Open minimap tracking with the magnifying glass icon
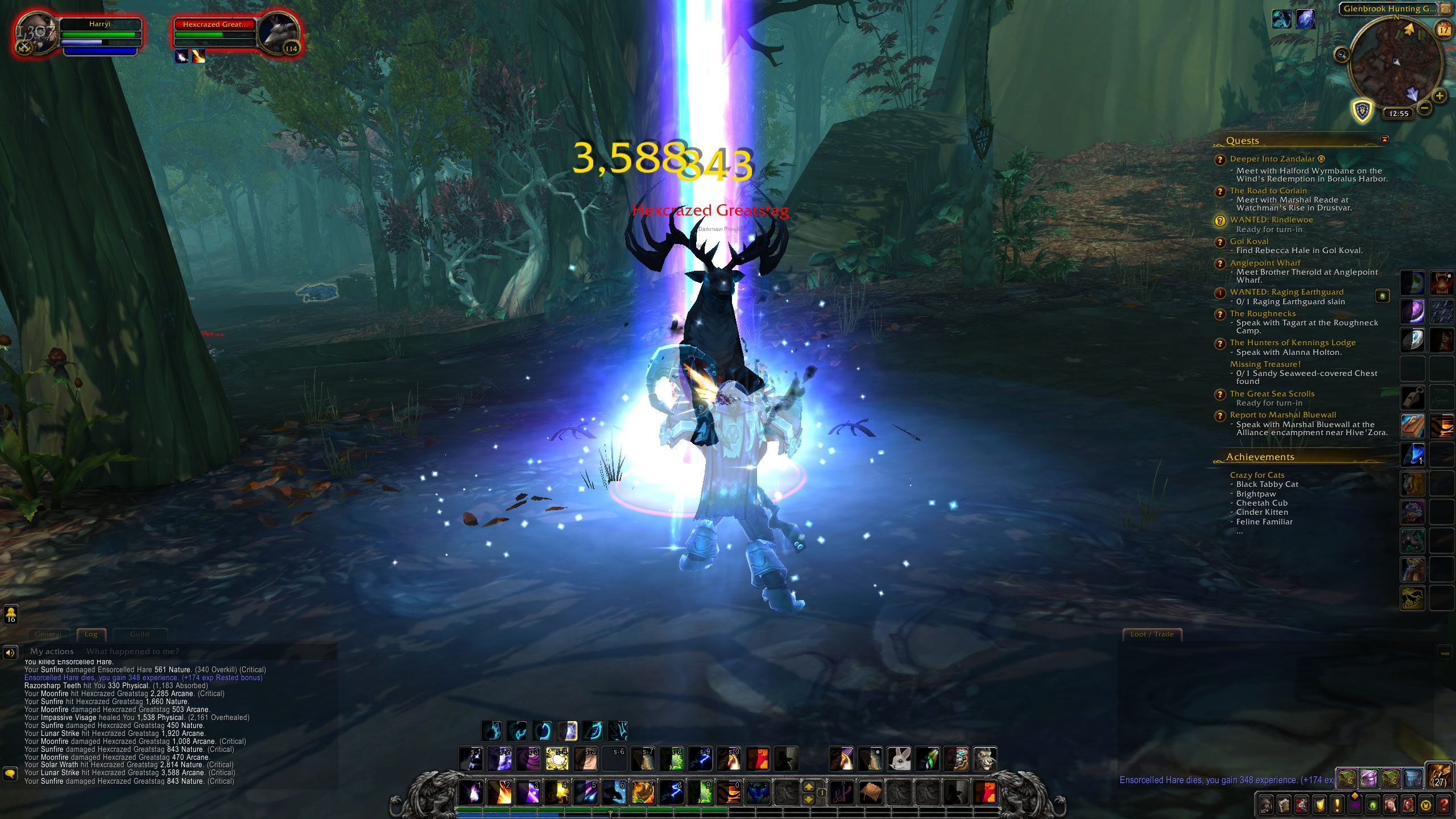This screenshot has width=1456, height=819. pyautogui.click(x=1343, y=55)
